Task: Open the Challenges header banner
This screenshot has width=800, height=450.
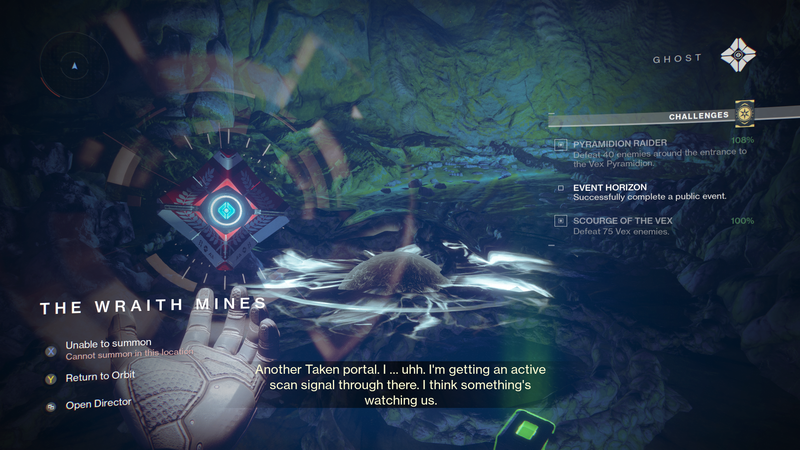Action: (699, 116)
